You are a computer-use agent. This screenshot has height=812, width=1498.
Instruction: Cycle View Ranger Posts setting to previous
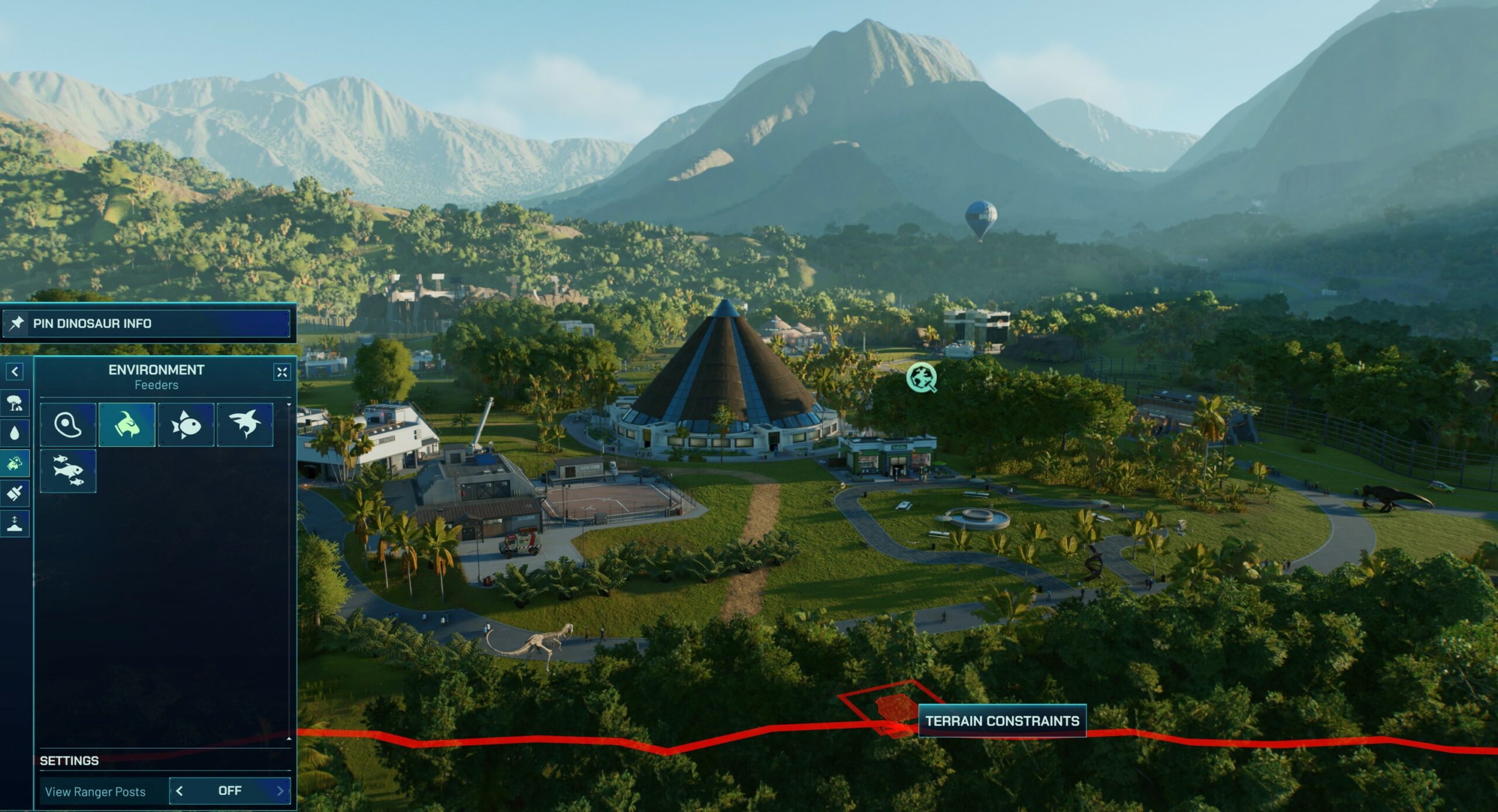(180, 791)
